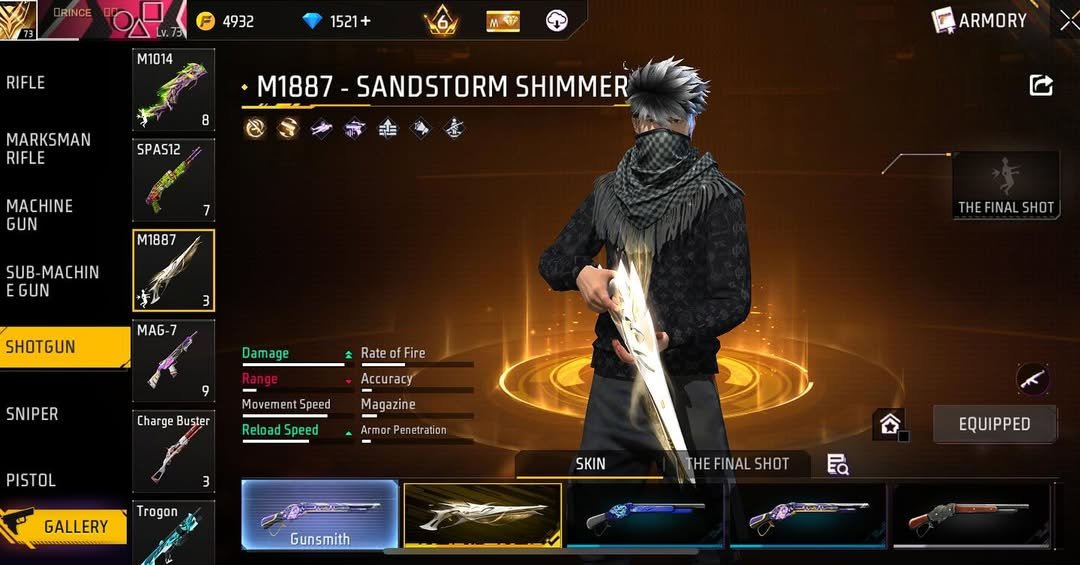
Task: Close the Armory screen
Action: click(1068, 20)
